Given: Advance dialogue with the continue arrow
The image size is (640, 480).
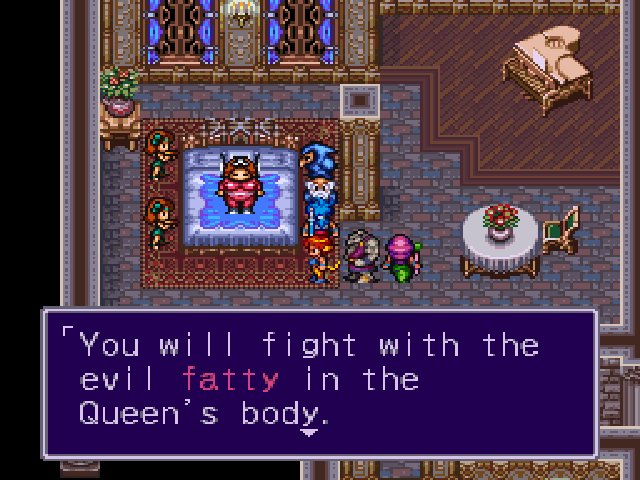Looking at the screenshot, I should [x=309, y=432].
